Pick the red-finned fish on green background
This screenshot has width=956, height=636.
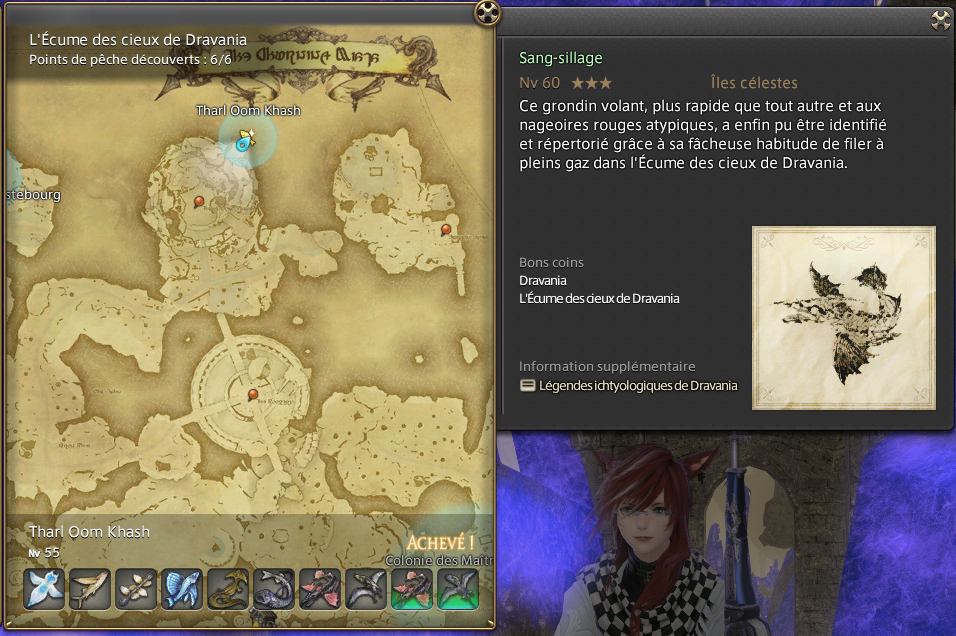click(x=412, y=589)
